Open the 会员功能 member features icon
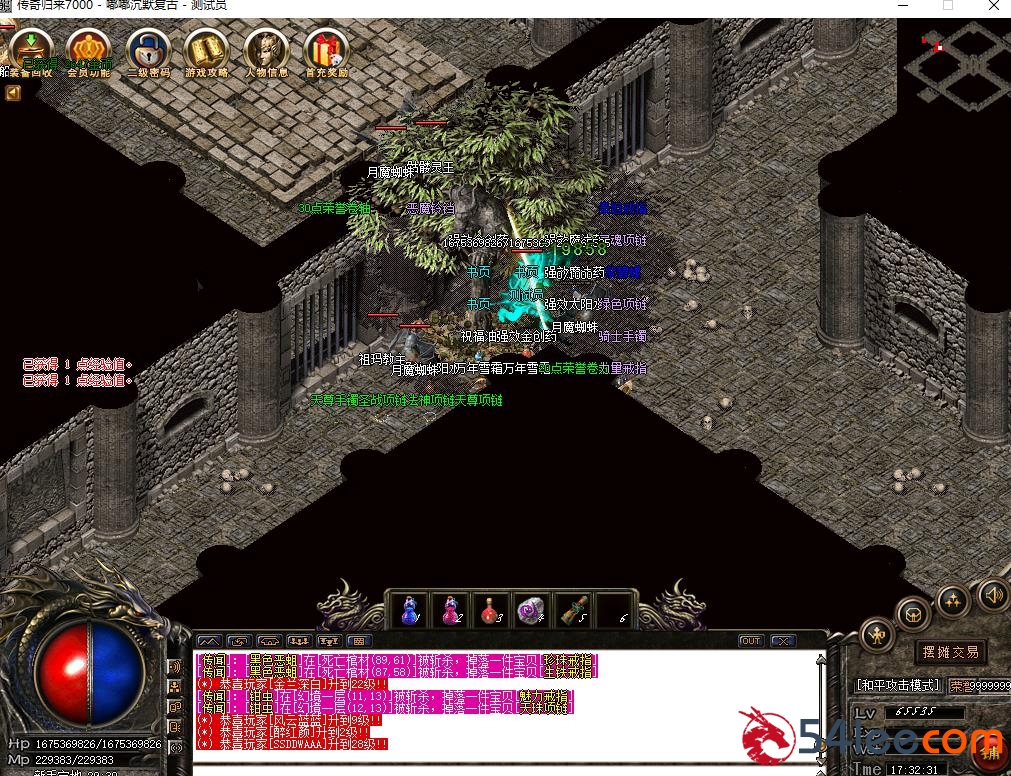Screen dimensions: 1011x776 point(89,50)
